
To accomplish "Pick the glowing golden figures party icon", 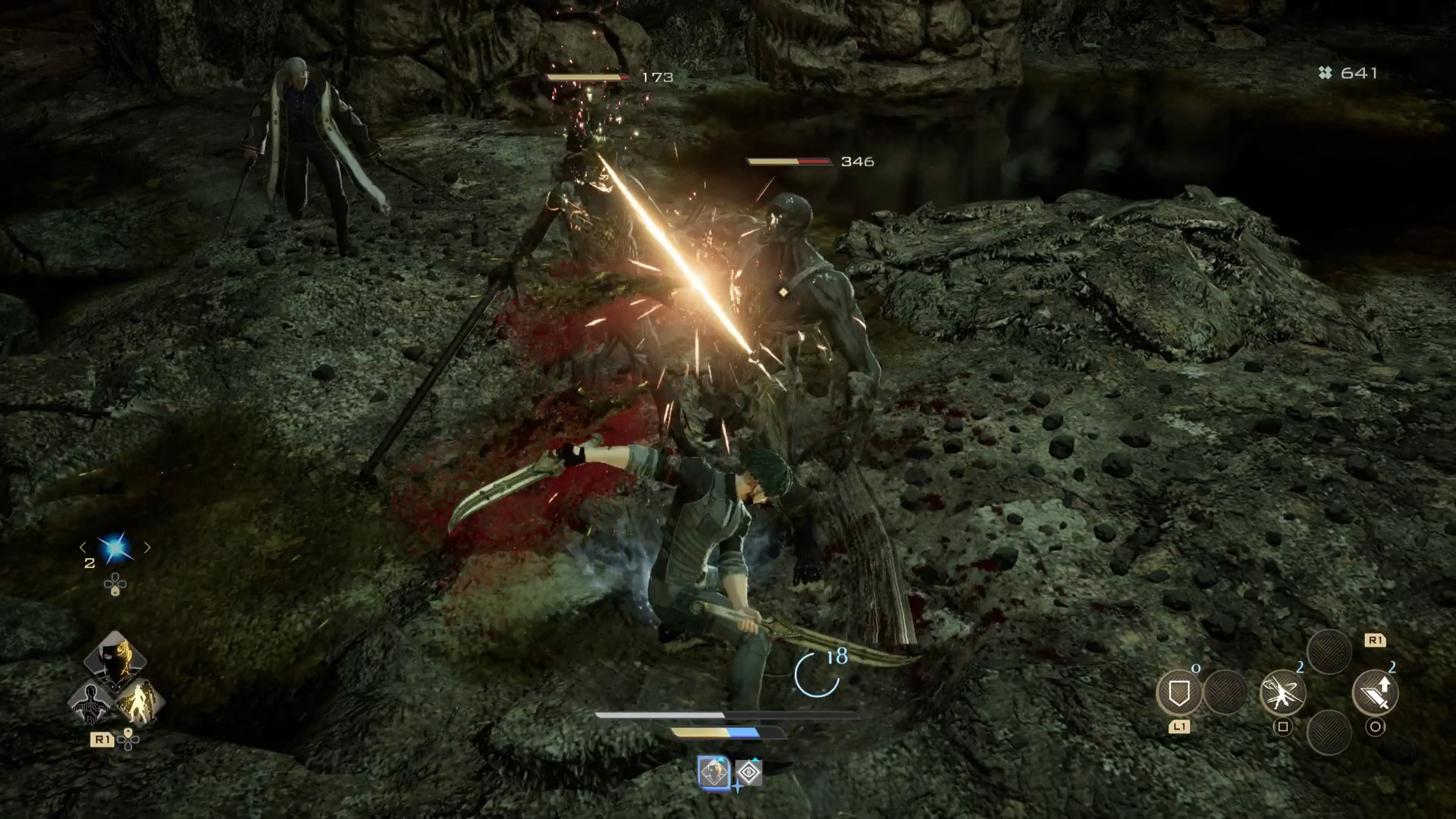I will click(140, 701).
